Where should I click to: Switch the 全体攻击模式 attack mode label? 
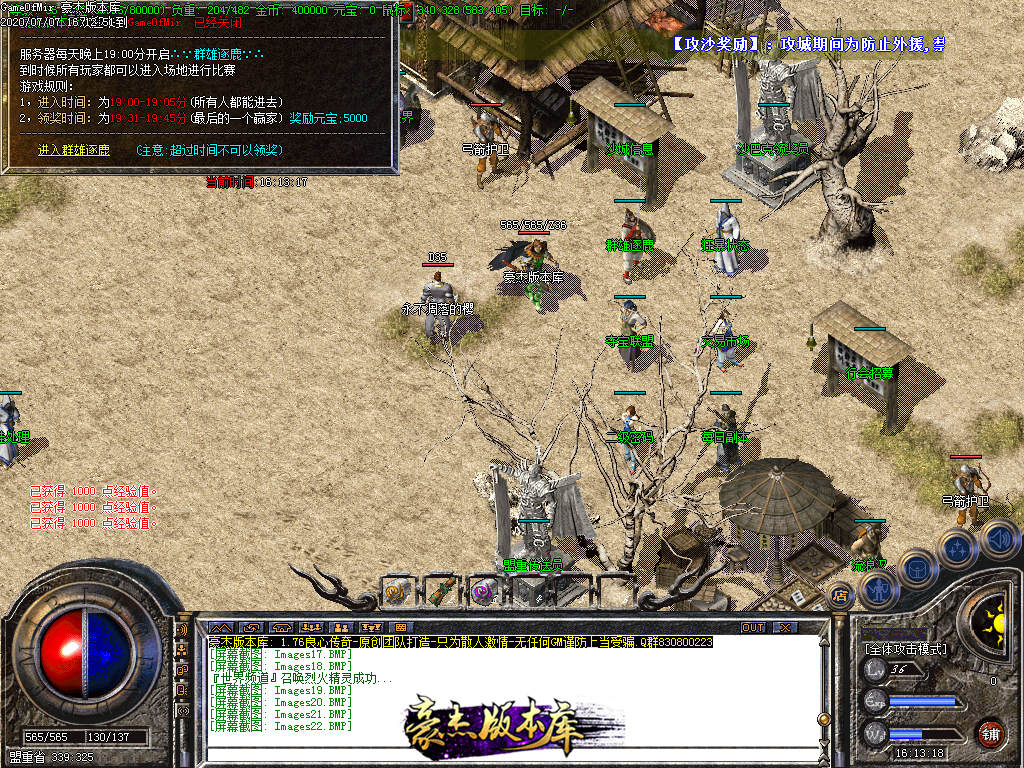pos(906,649)
